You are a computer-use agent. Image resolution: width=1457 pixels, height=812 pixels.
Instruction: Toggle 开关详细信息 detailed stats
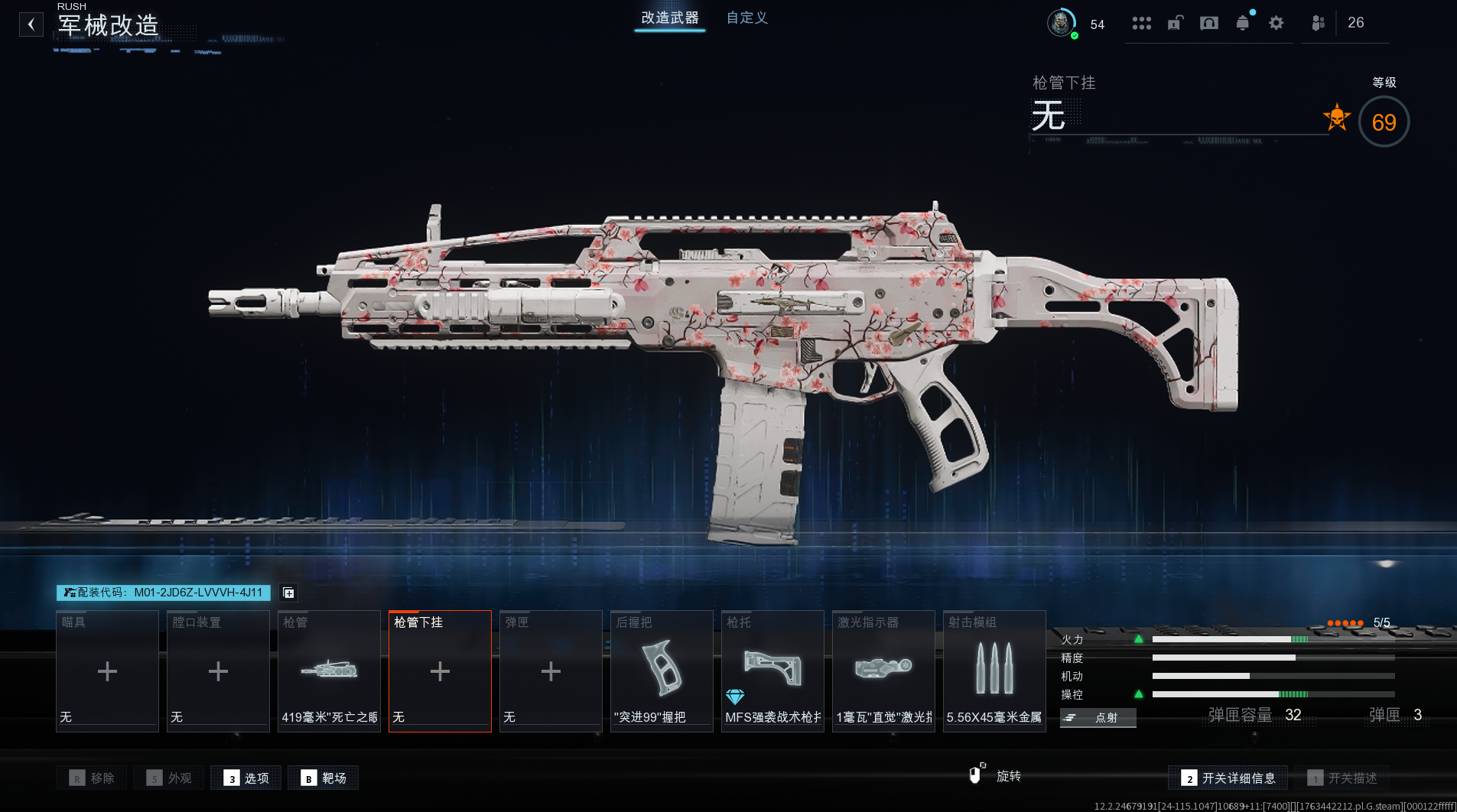pyautogui.click(x=1228, y=778)
